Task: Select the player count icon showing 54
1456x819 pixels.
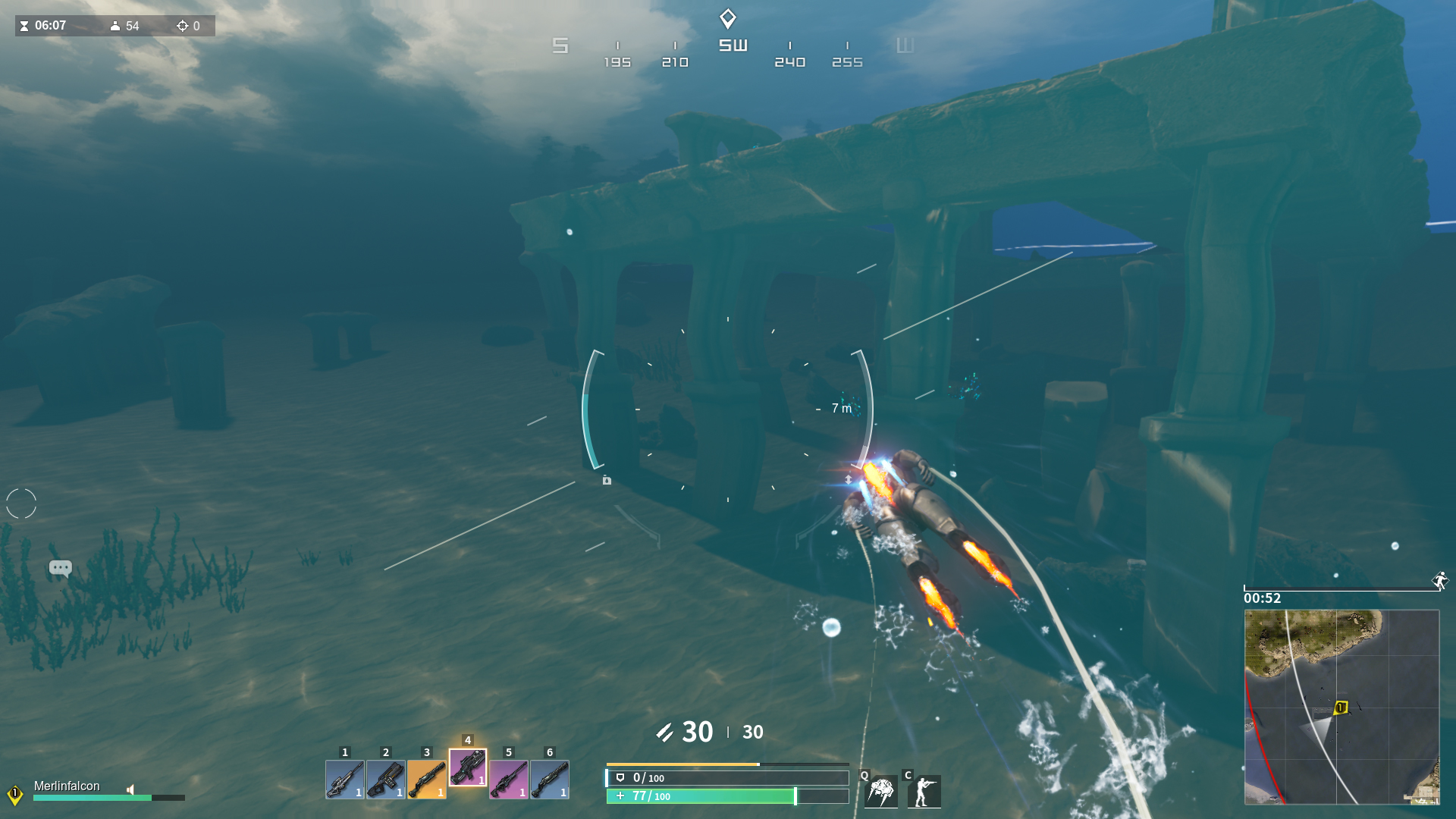Action: coord(114,26)
